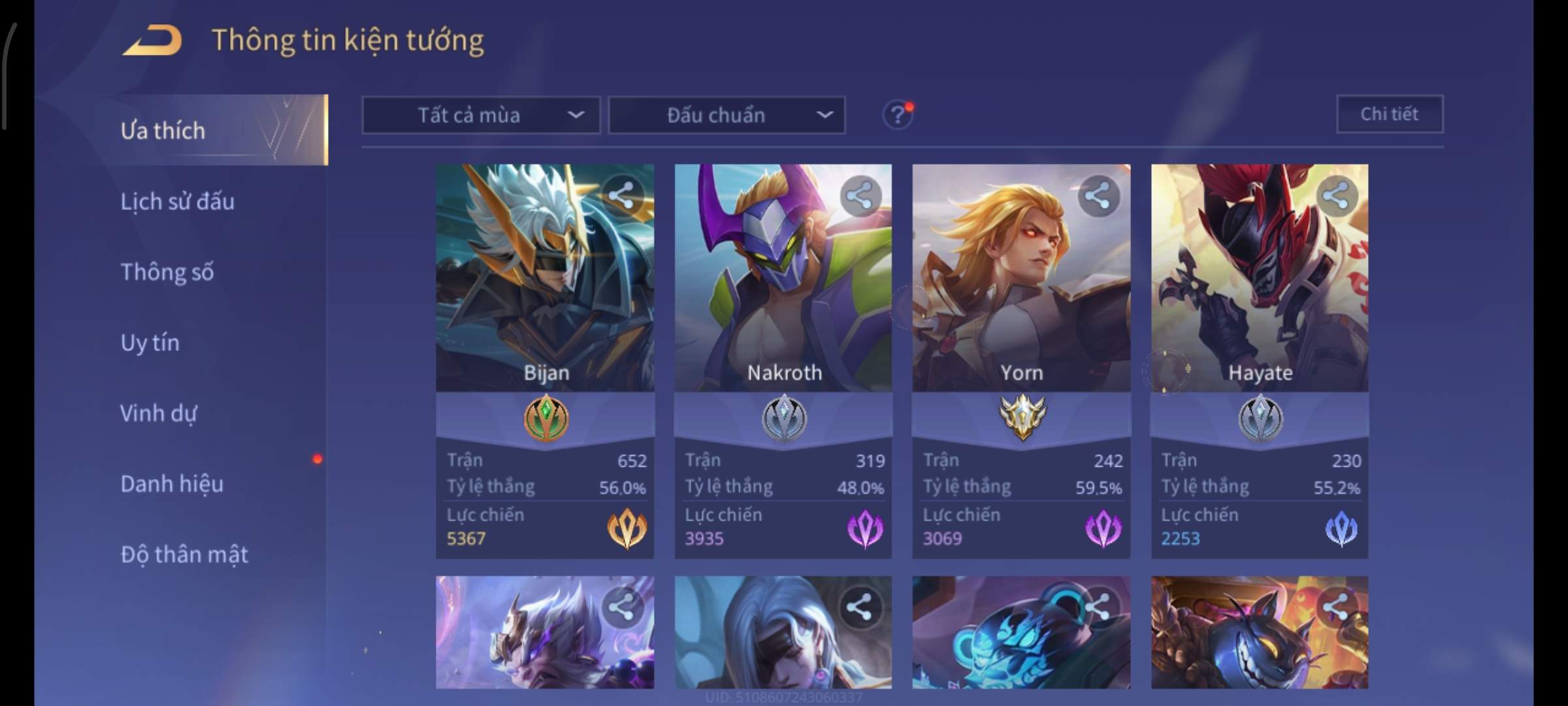Choose the Yorn hero card
This screenshot has height=706, width=1568.
(1021, 294)
